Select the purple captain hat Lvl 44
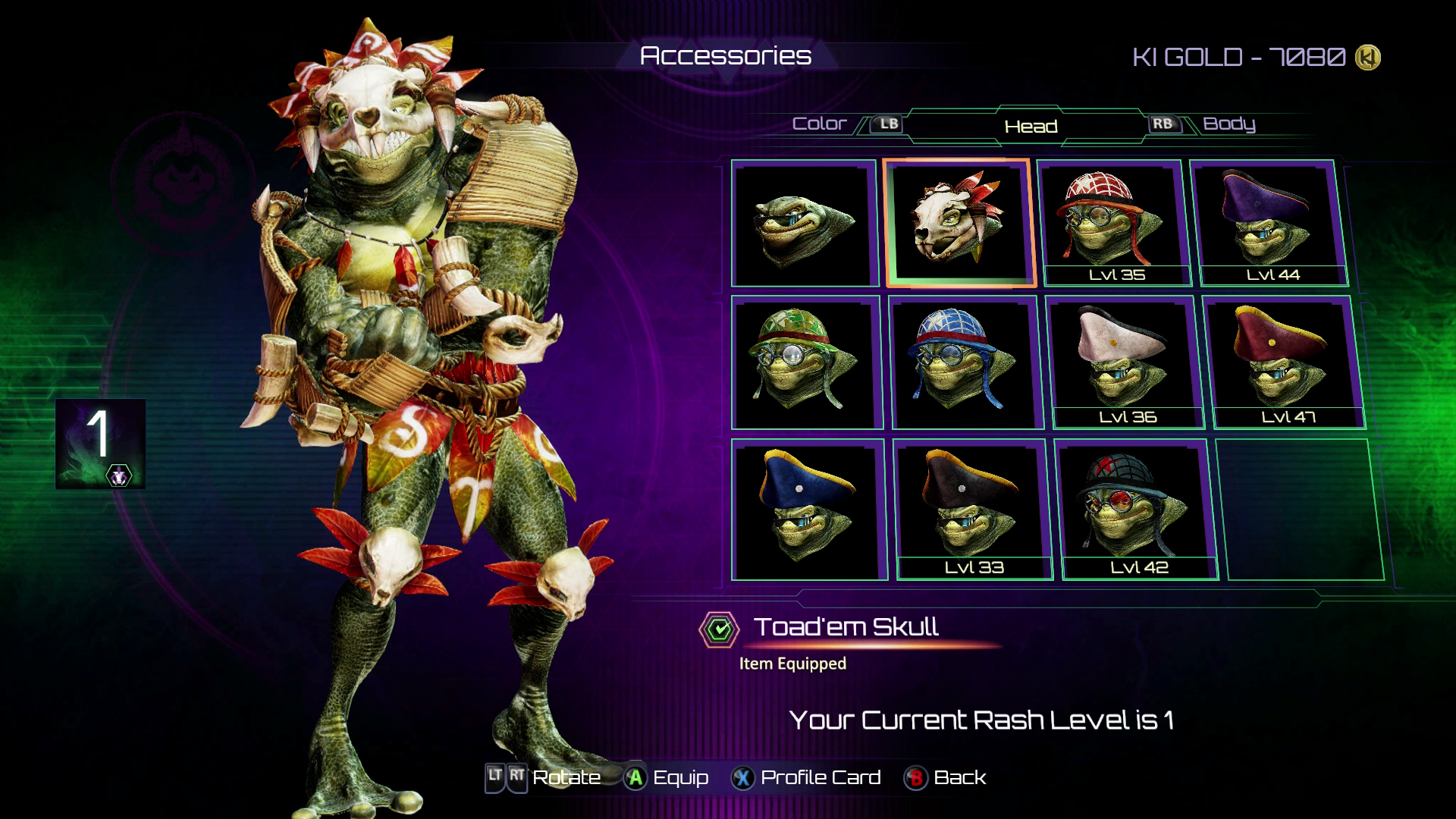Screen dimensions: 1456x819 [1269, 223]
